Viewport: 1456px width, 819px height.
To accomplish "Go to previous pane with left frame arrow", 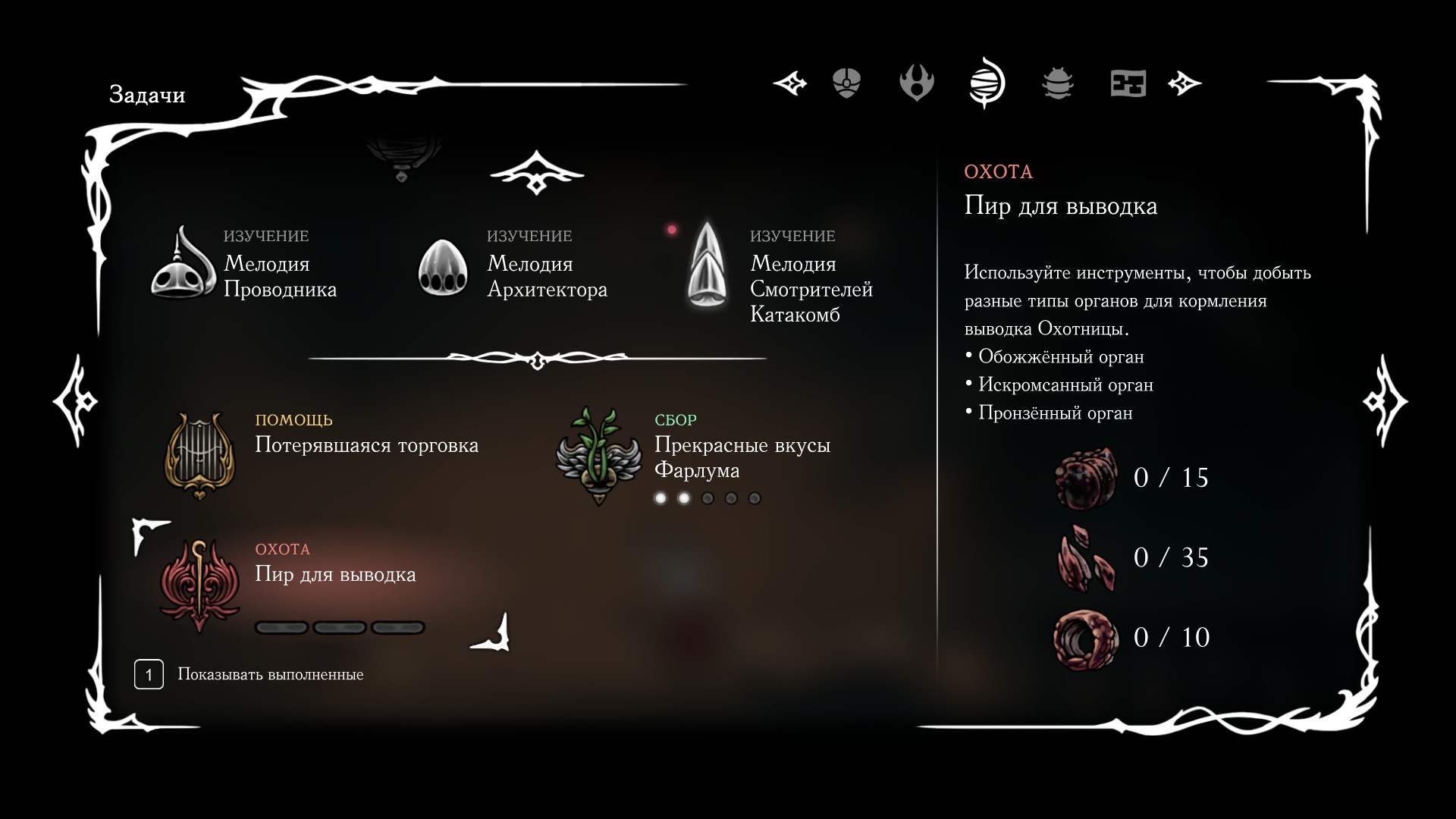I will tap(76, 400).
